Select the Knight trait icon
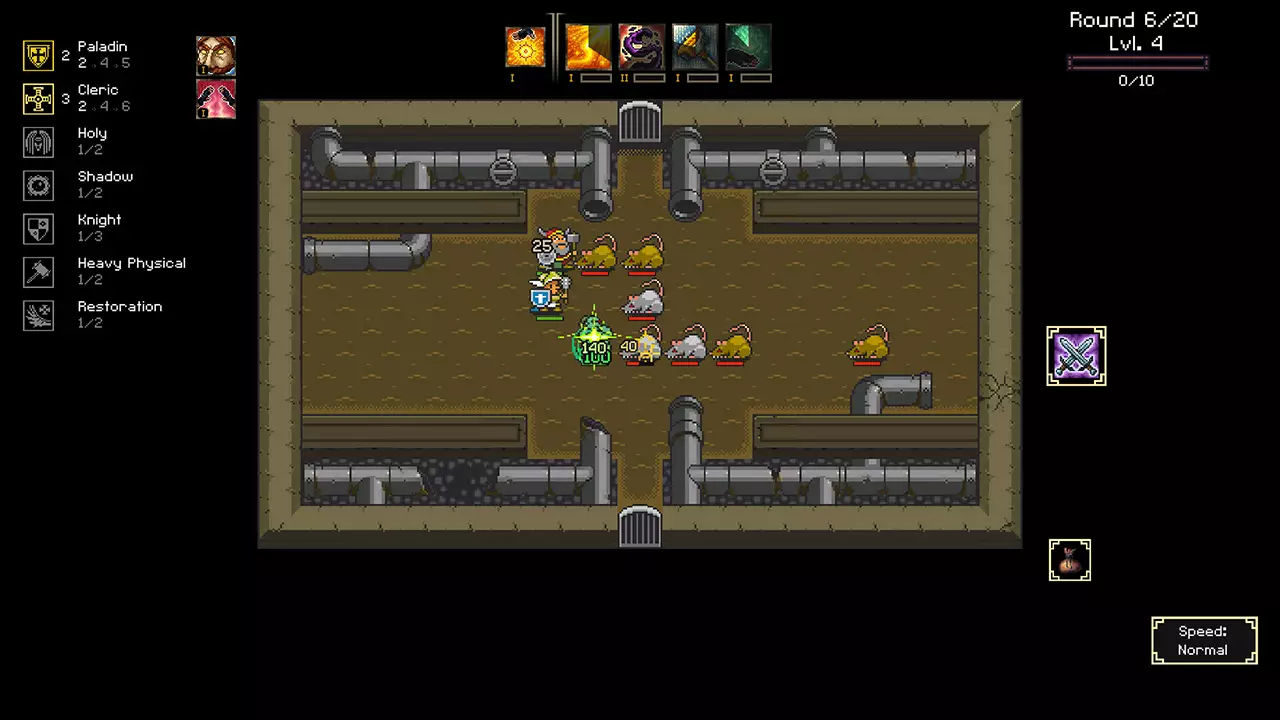 (x=38, y=229)
